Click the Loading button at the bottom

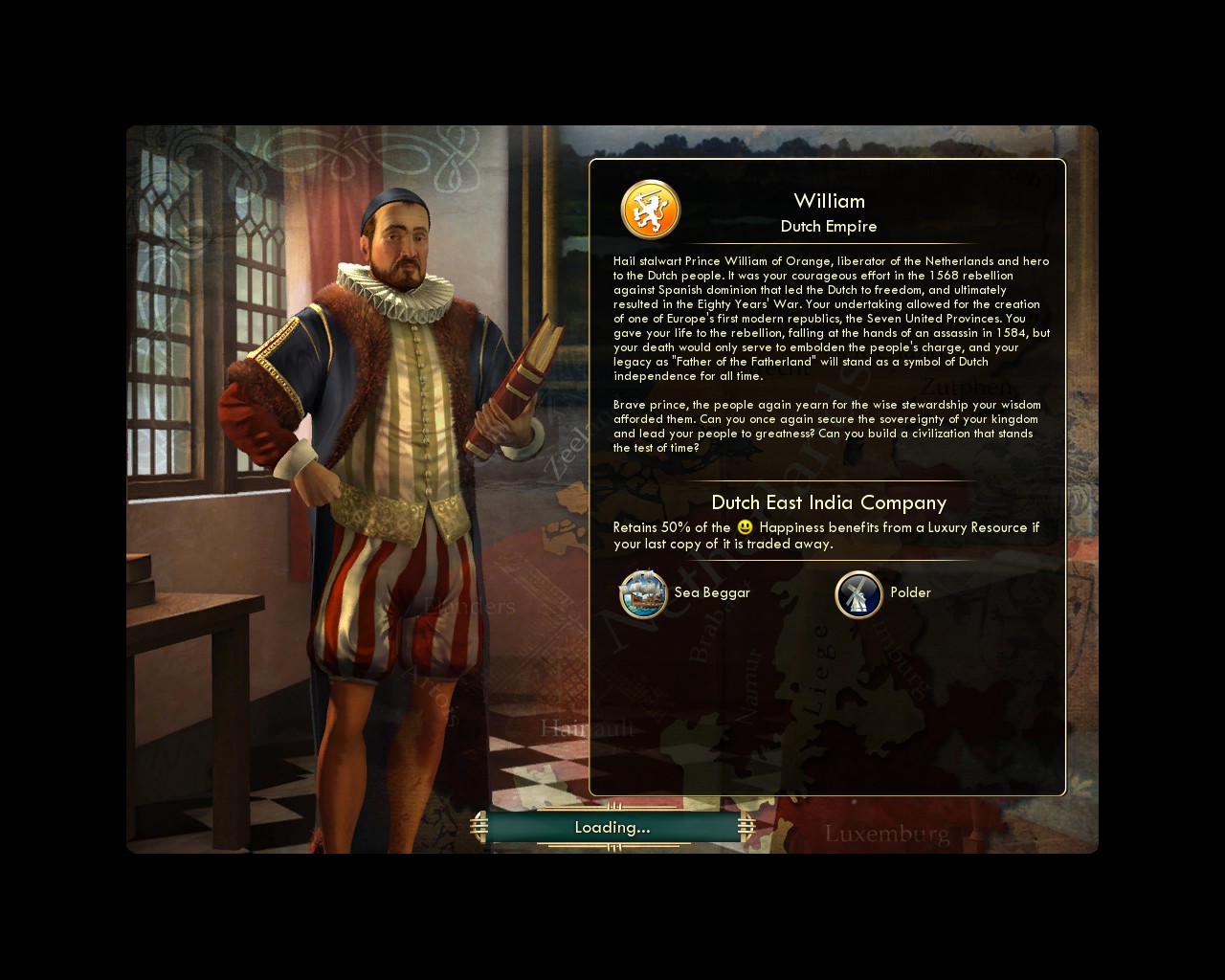tap(612, 827)
